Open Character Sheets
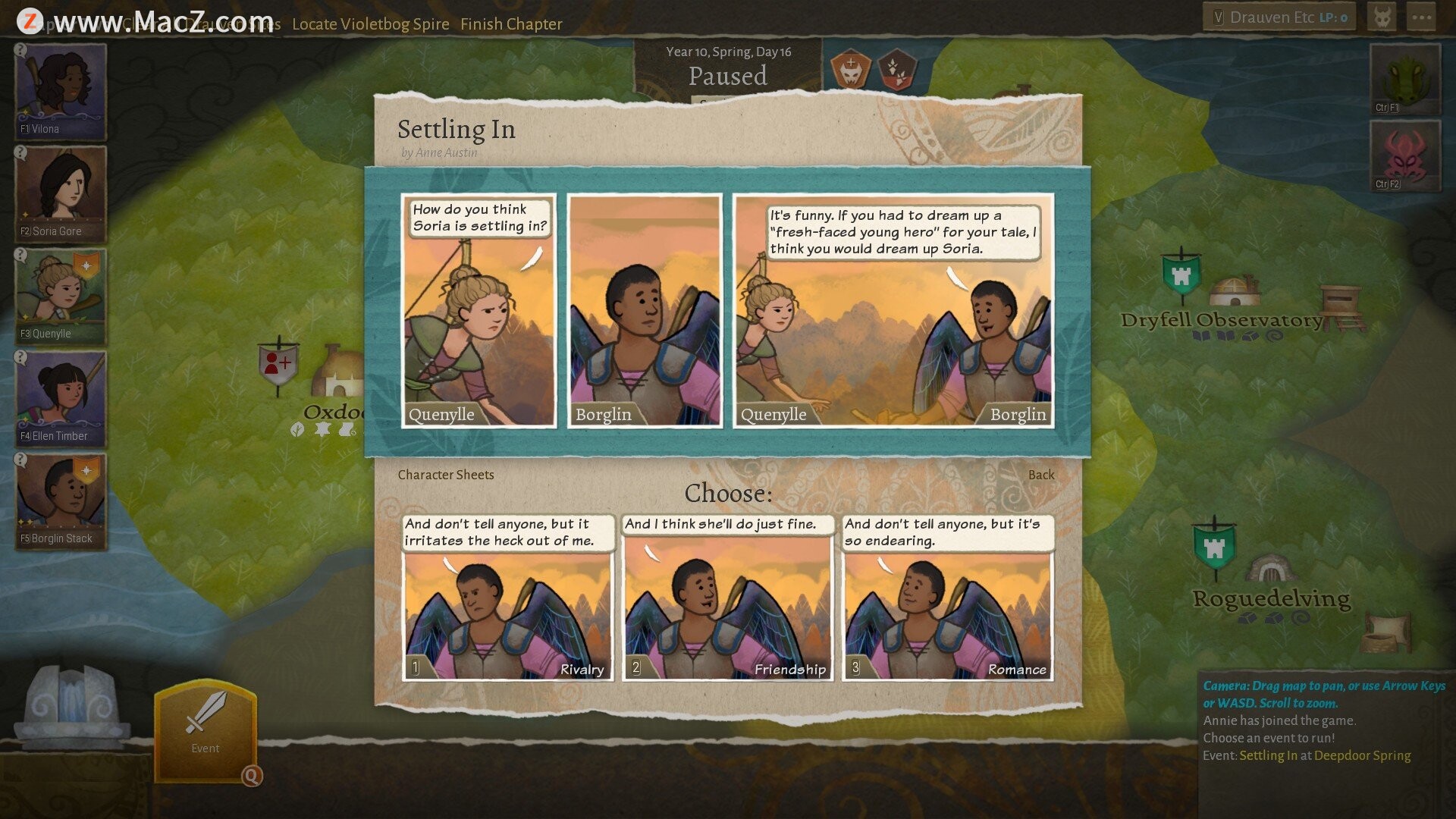1456x819 pixels. [x=445, y=475]
